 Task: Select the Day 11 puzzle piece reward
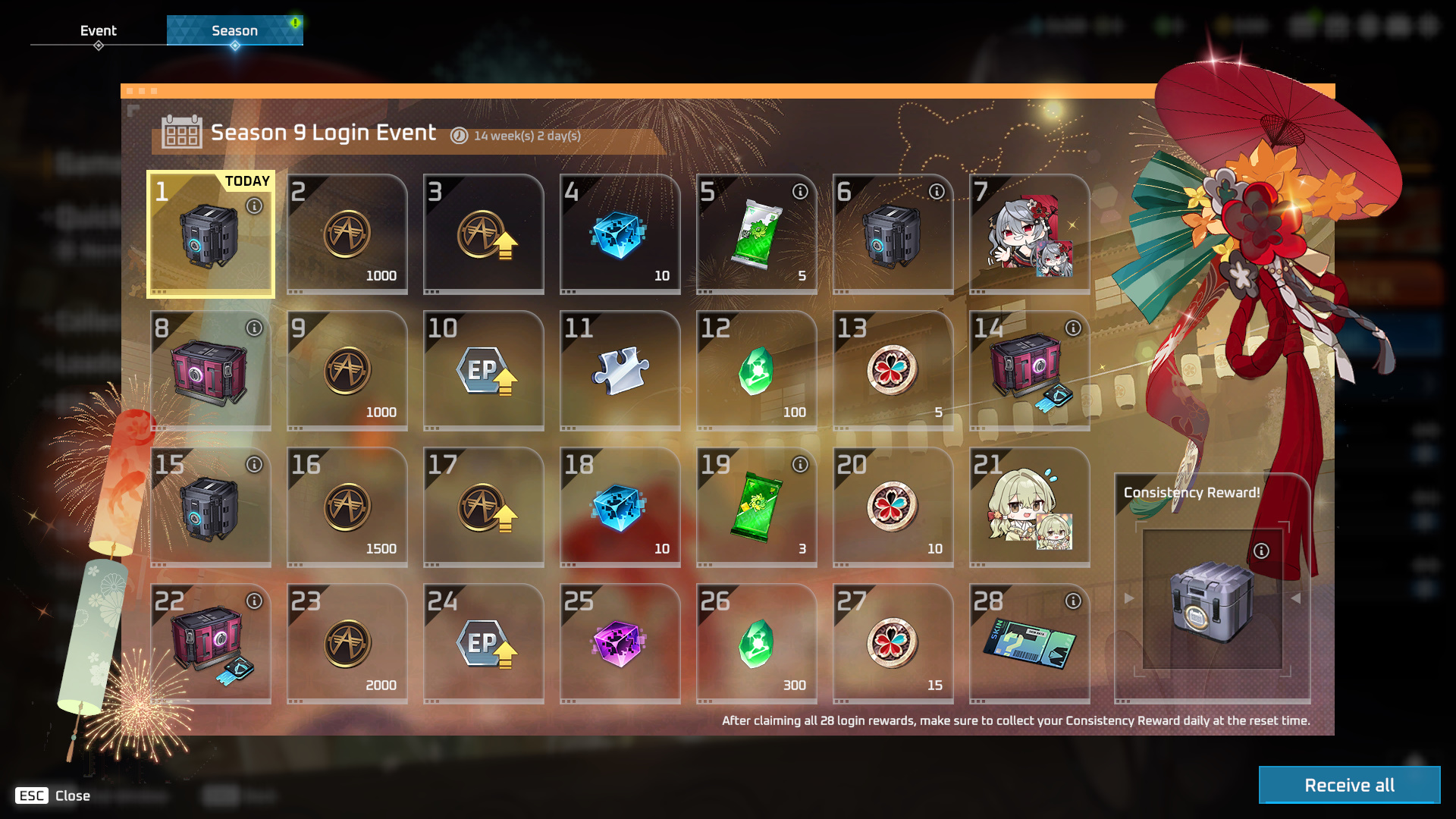[620, 372]
